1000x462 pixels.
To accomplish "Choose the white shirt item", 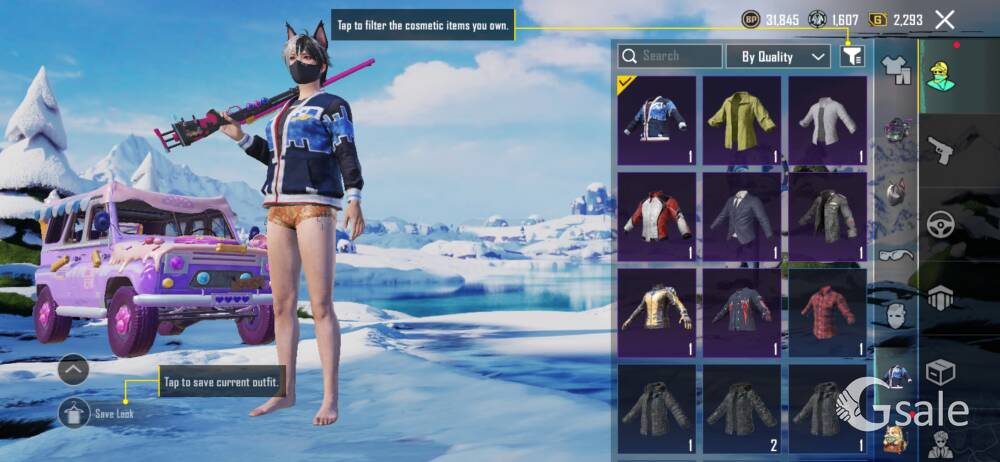I will (827, 120).
